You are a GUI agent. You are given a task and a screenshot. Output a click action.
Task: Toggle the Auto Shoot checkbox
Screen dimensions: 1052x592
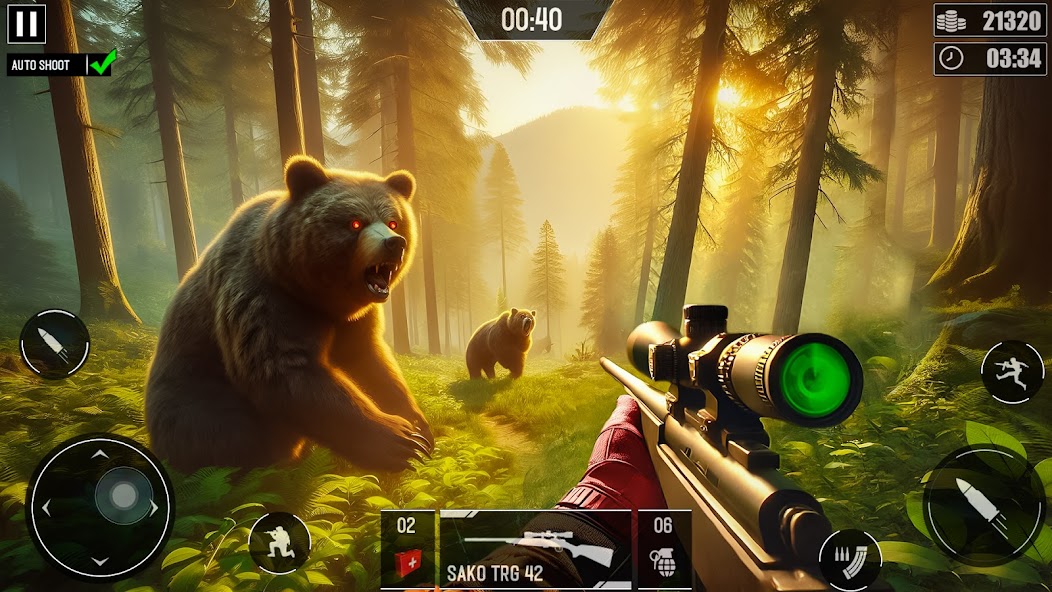[x=102, y=64]
